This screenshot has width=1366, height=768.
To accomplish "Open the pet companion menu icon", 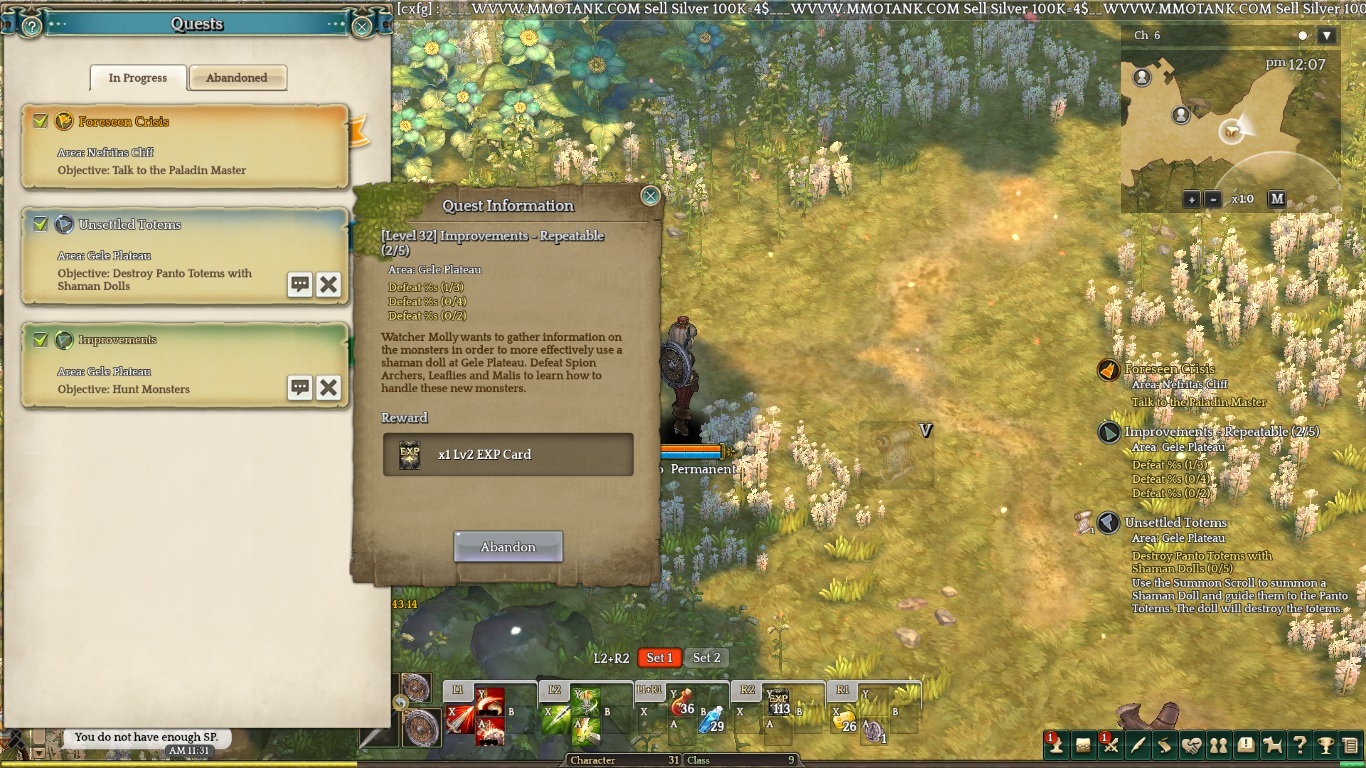I will pyautogui.click(x=1273, y=745).
